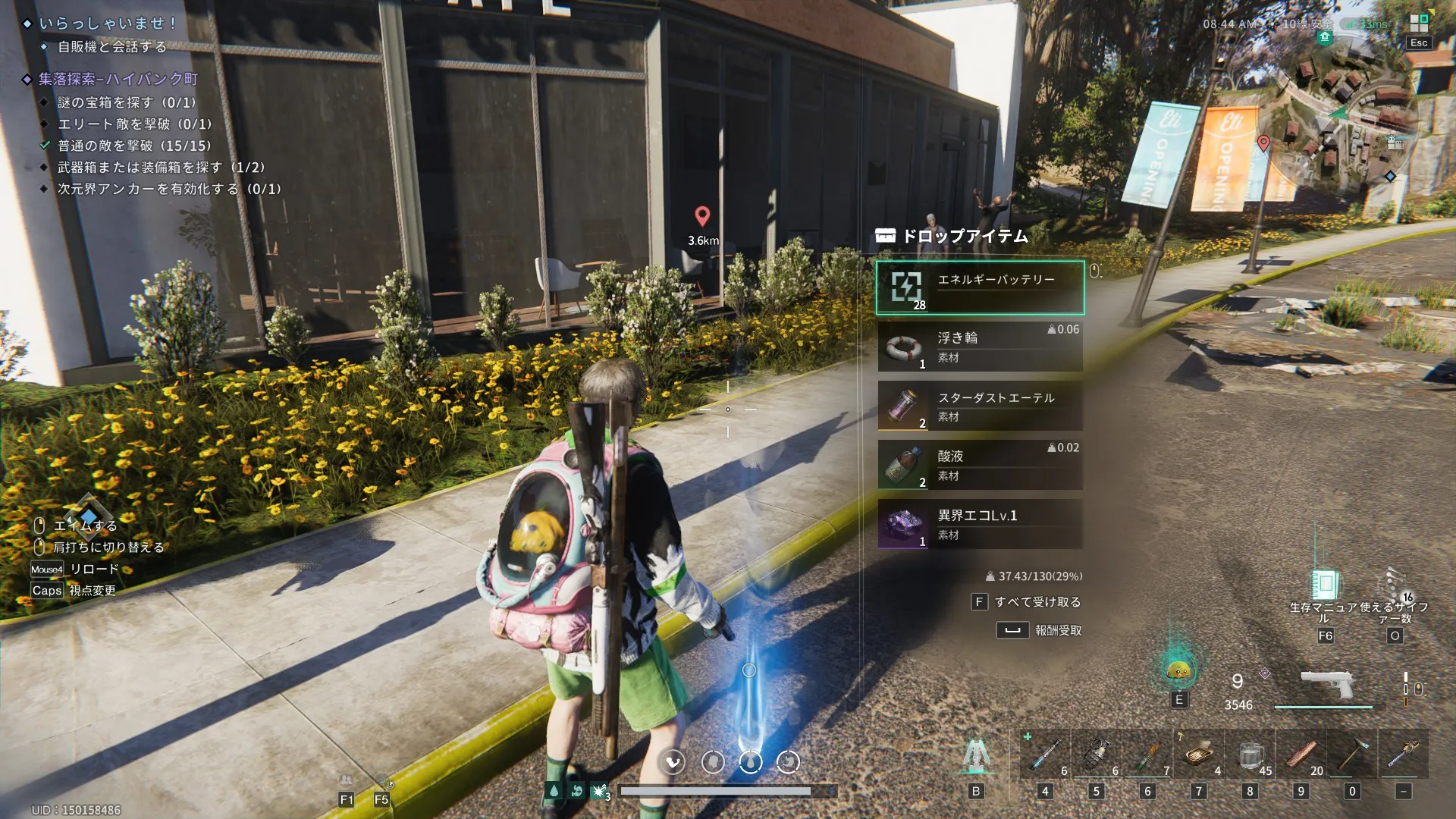Choose the 酸液 drop item
The width and height of the screenshot is (1456, 819).
[980, 465]
